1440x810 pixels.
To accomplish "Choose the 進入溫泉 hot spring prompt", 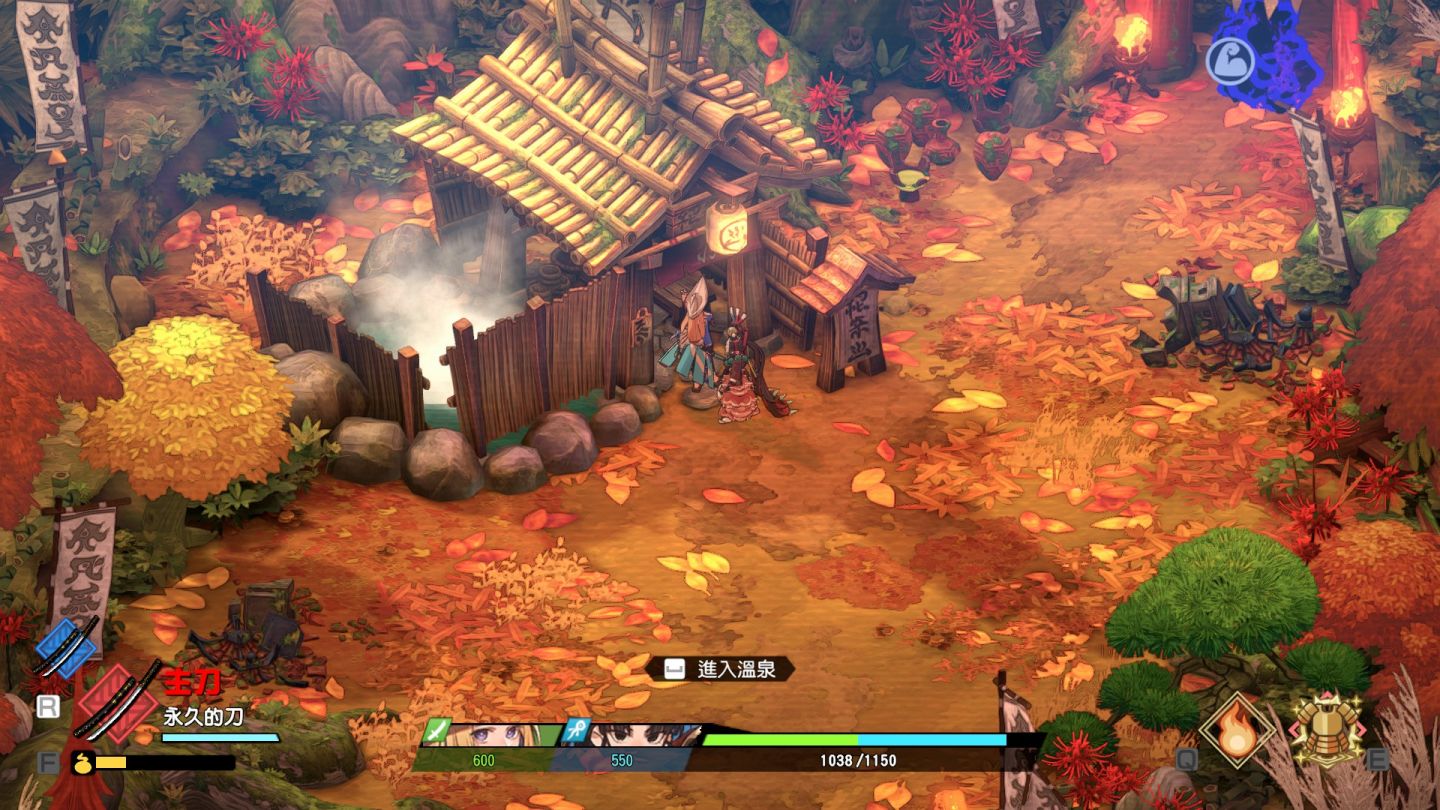I will pos(720,668).
